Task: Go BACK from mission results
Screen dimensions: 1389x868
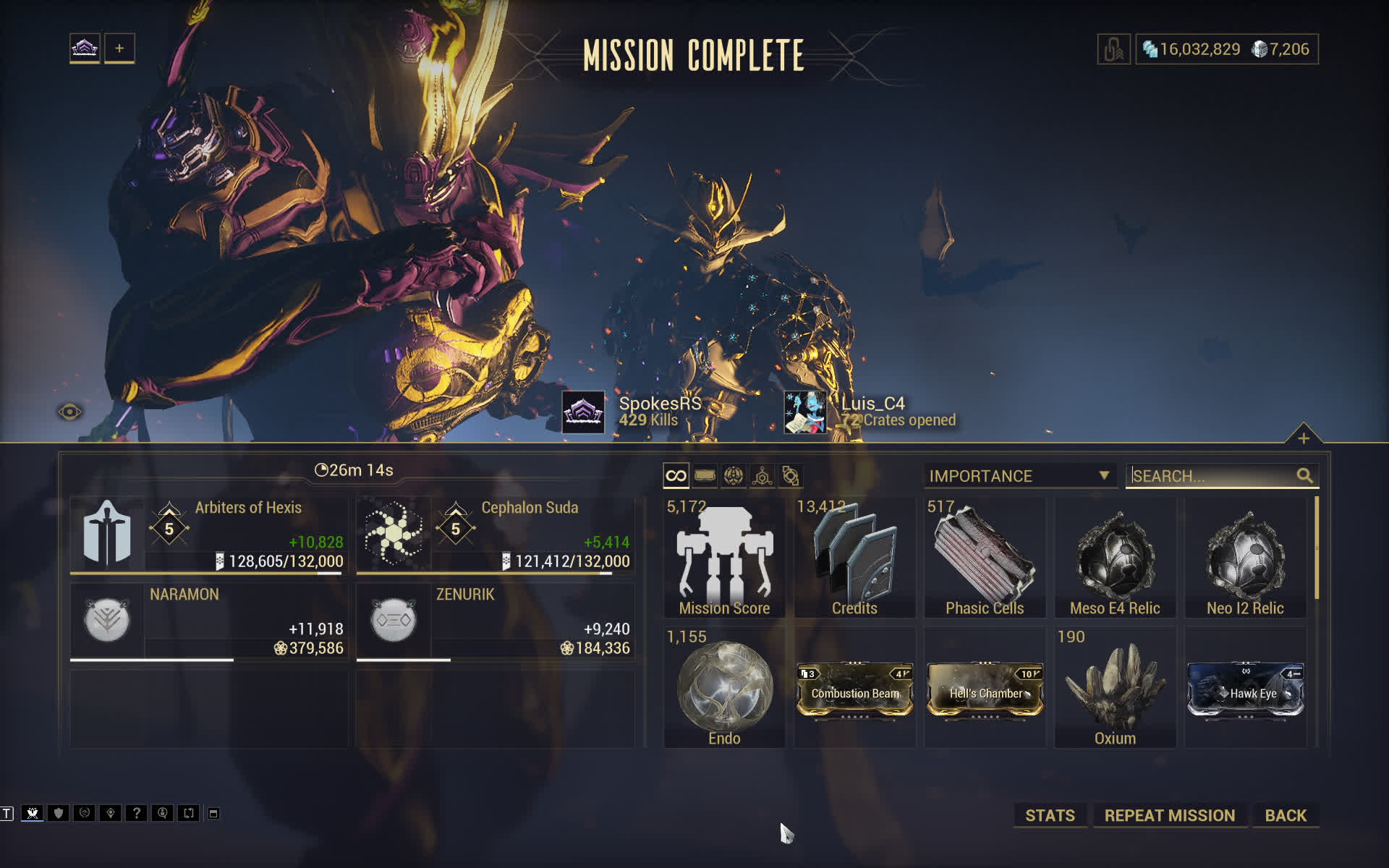Action: 1286,815
